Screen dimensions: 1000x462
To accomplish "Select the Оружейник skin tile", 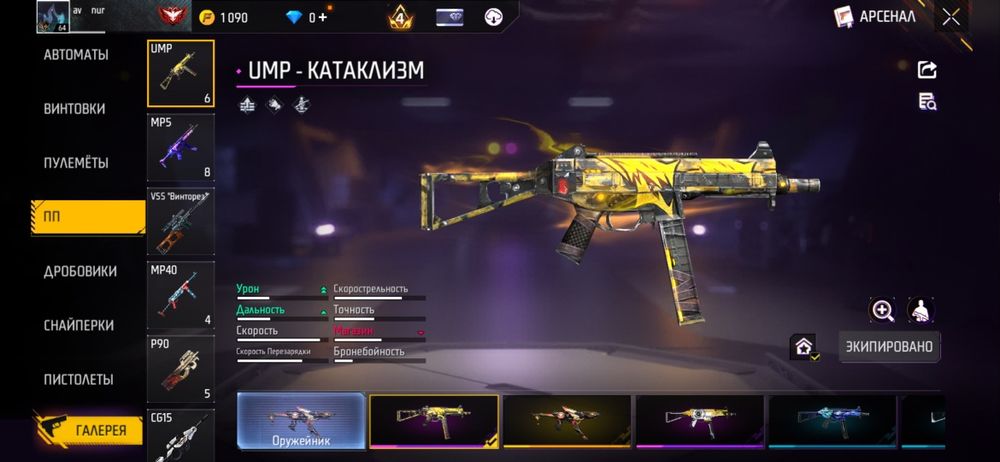I will click(x=301, y=420).
